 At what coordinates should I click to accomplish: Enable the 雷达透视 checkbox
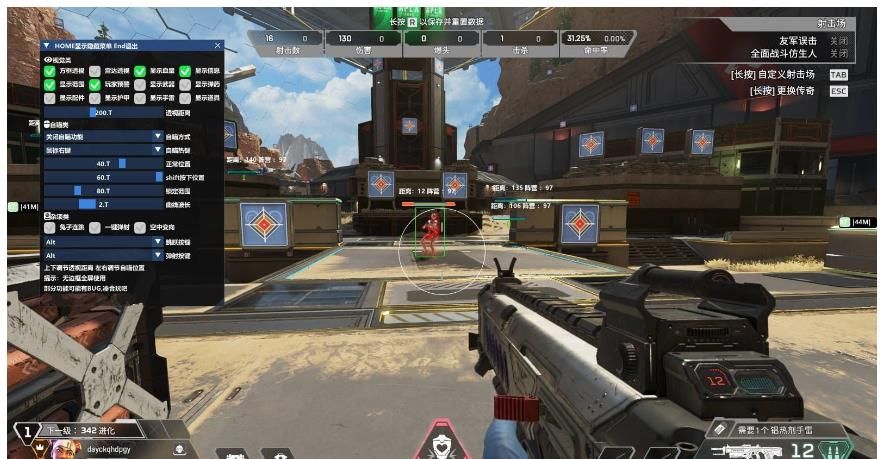96,72
